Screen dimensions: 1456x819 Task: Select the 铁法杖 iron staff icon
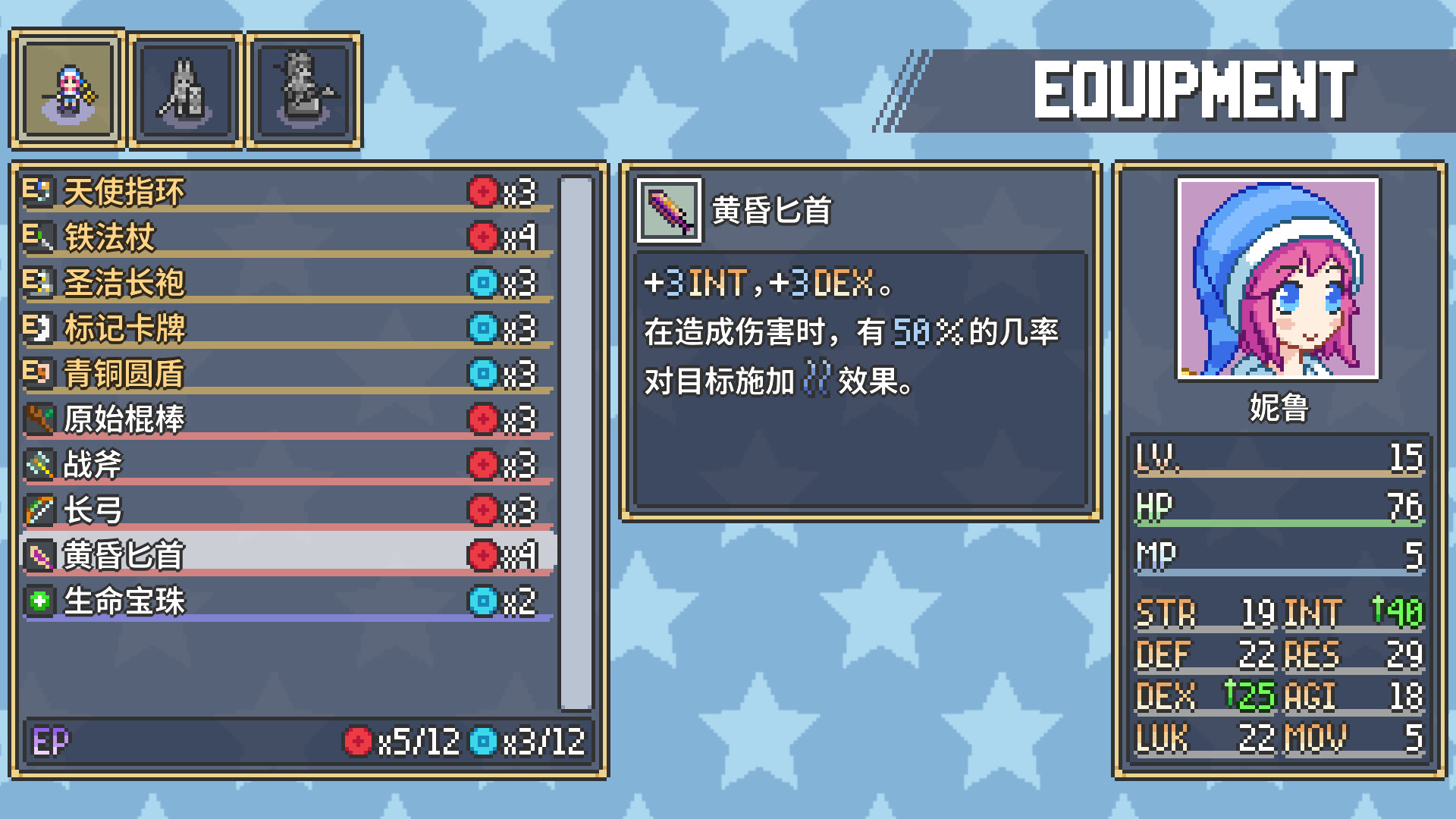point(39,237)
